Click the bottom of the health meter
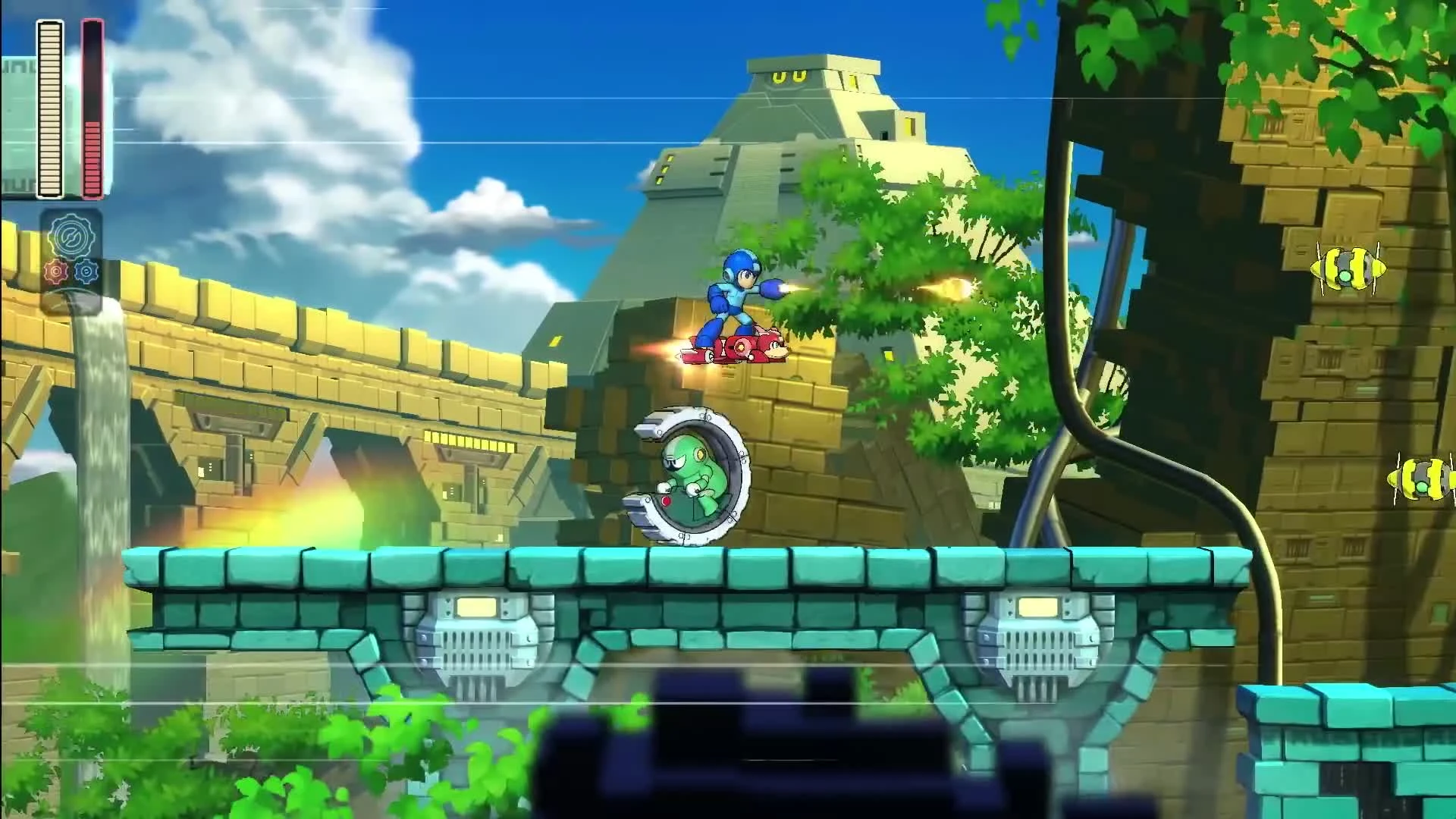The height and width of the screenshot is (819, 1456). click(x=52, y=193)
